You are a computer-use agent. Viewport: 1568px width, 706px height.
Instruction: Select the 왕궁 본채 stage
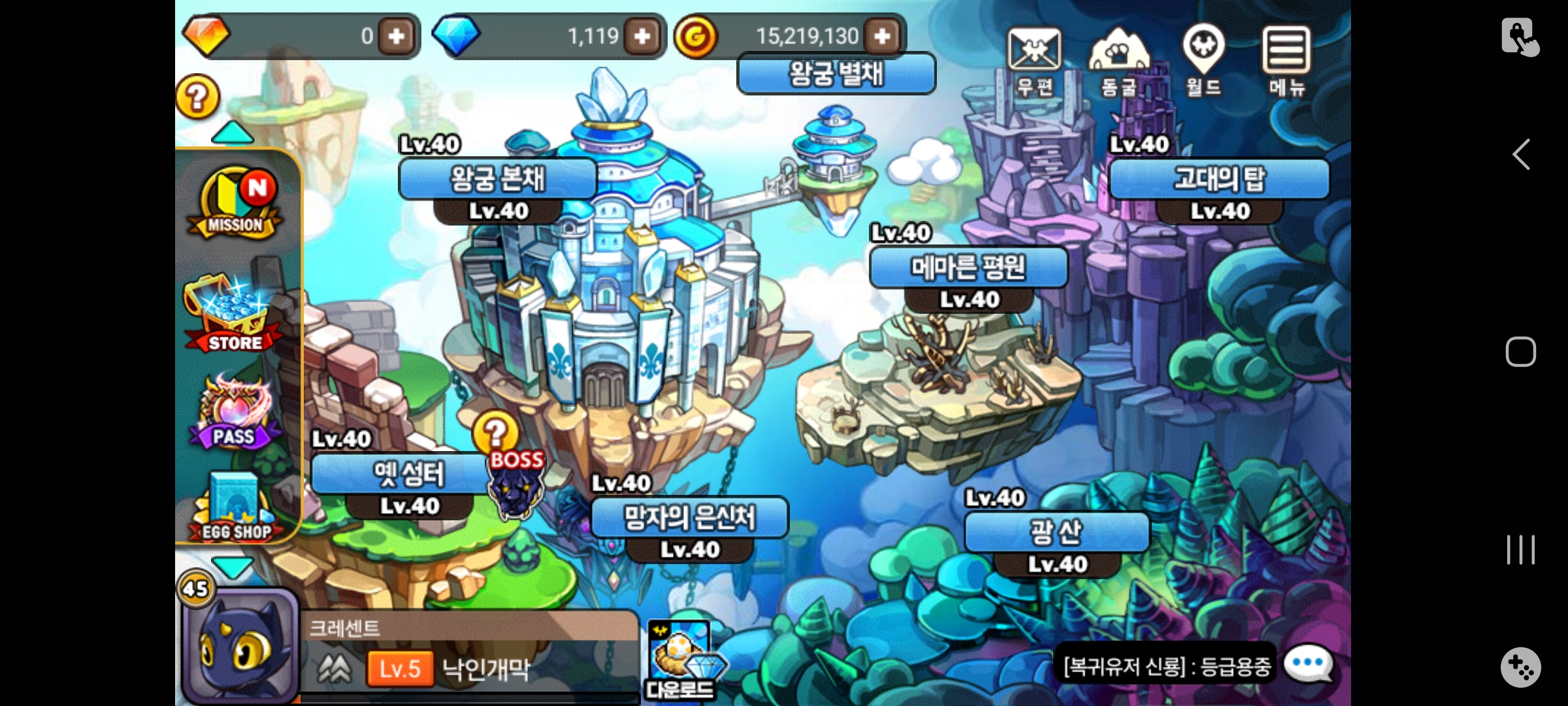tap(498, 178)
